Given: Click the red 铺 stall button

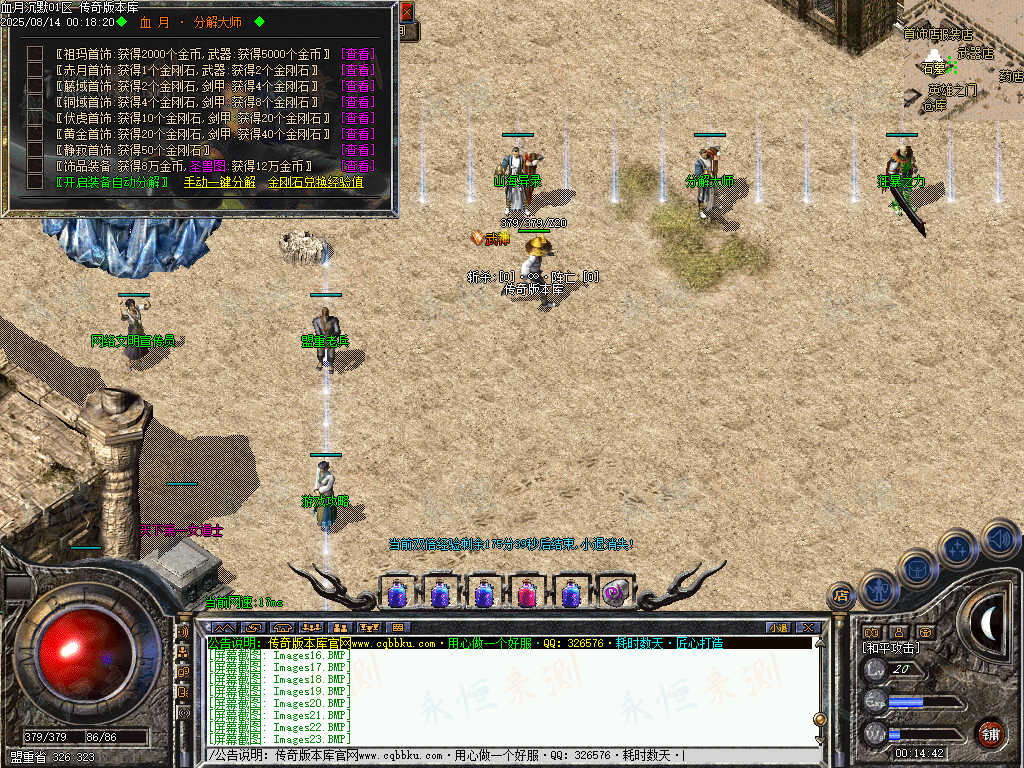Looking at the screenshot, I should (989, 733).
